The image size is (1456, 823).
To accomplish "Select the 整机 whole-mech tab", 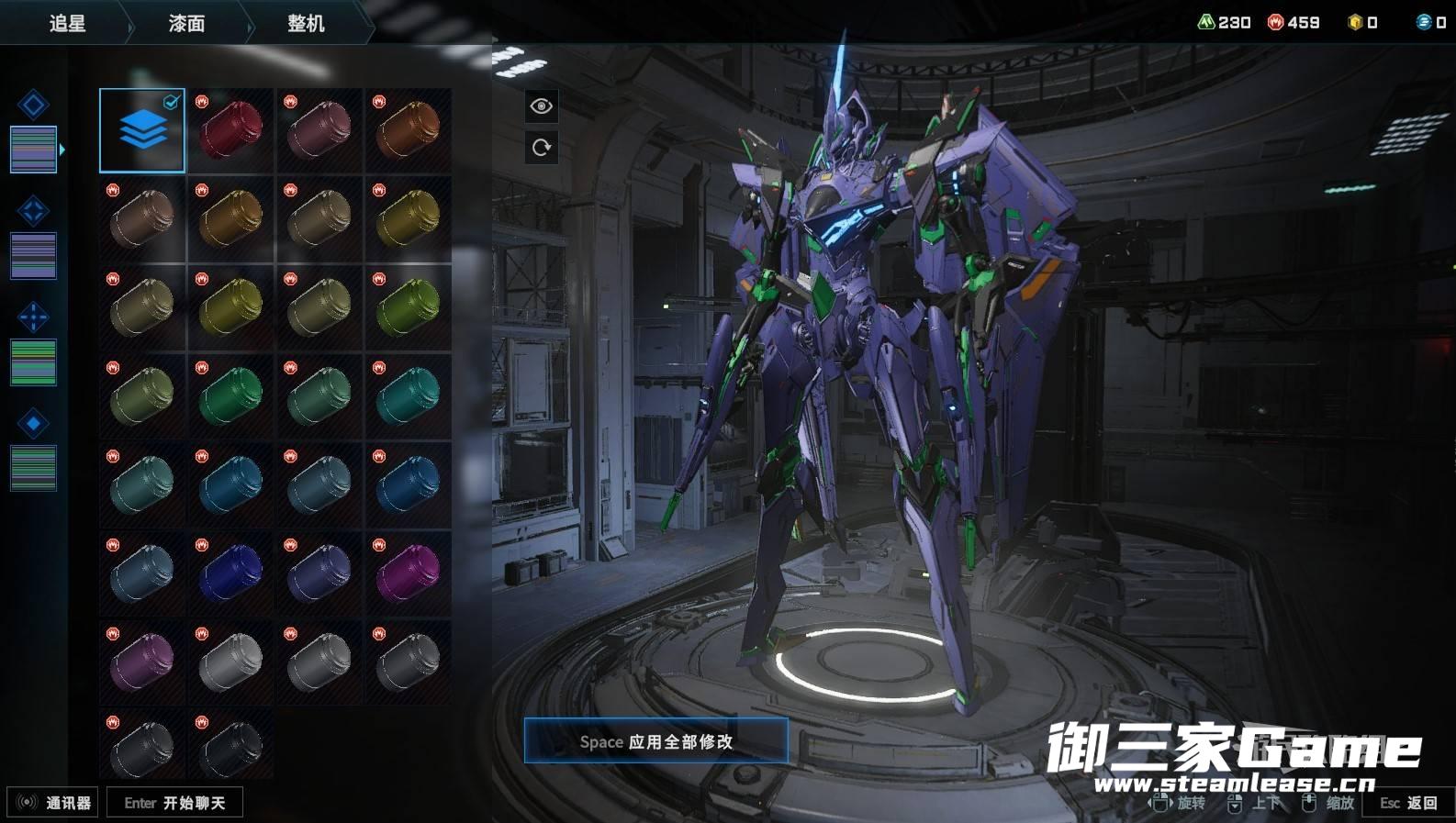I will click(306, 23).
